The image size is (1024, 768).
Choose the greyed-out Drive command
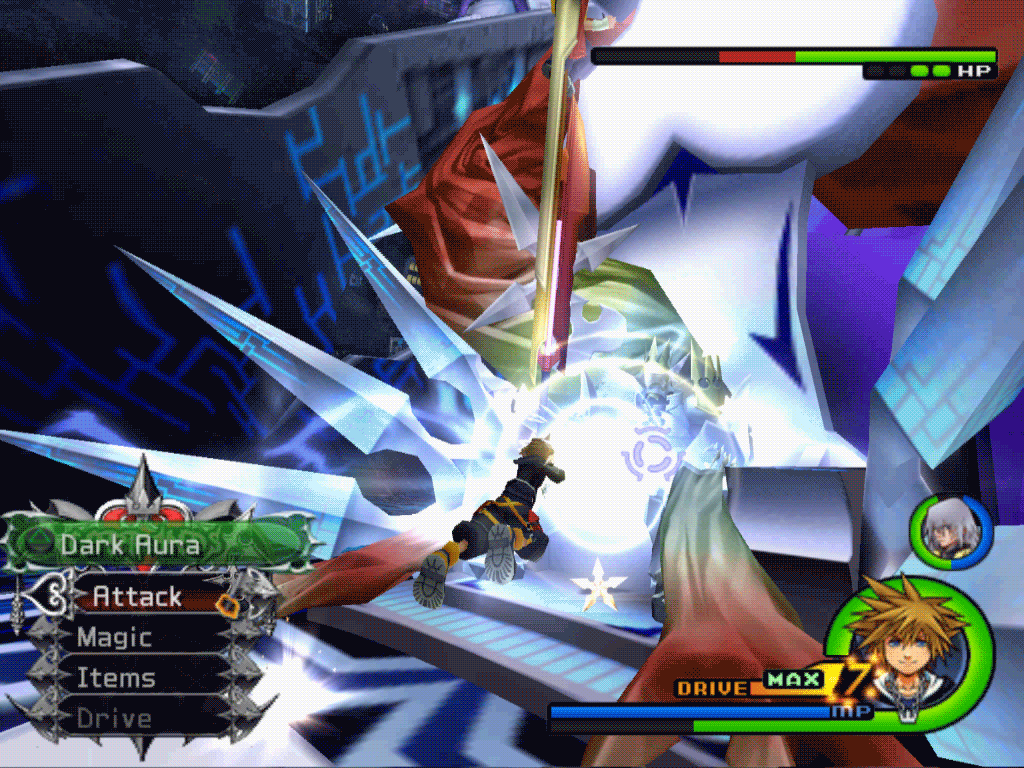pos(115,718)
